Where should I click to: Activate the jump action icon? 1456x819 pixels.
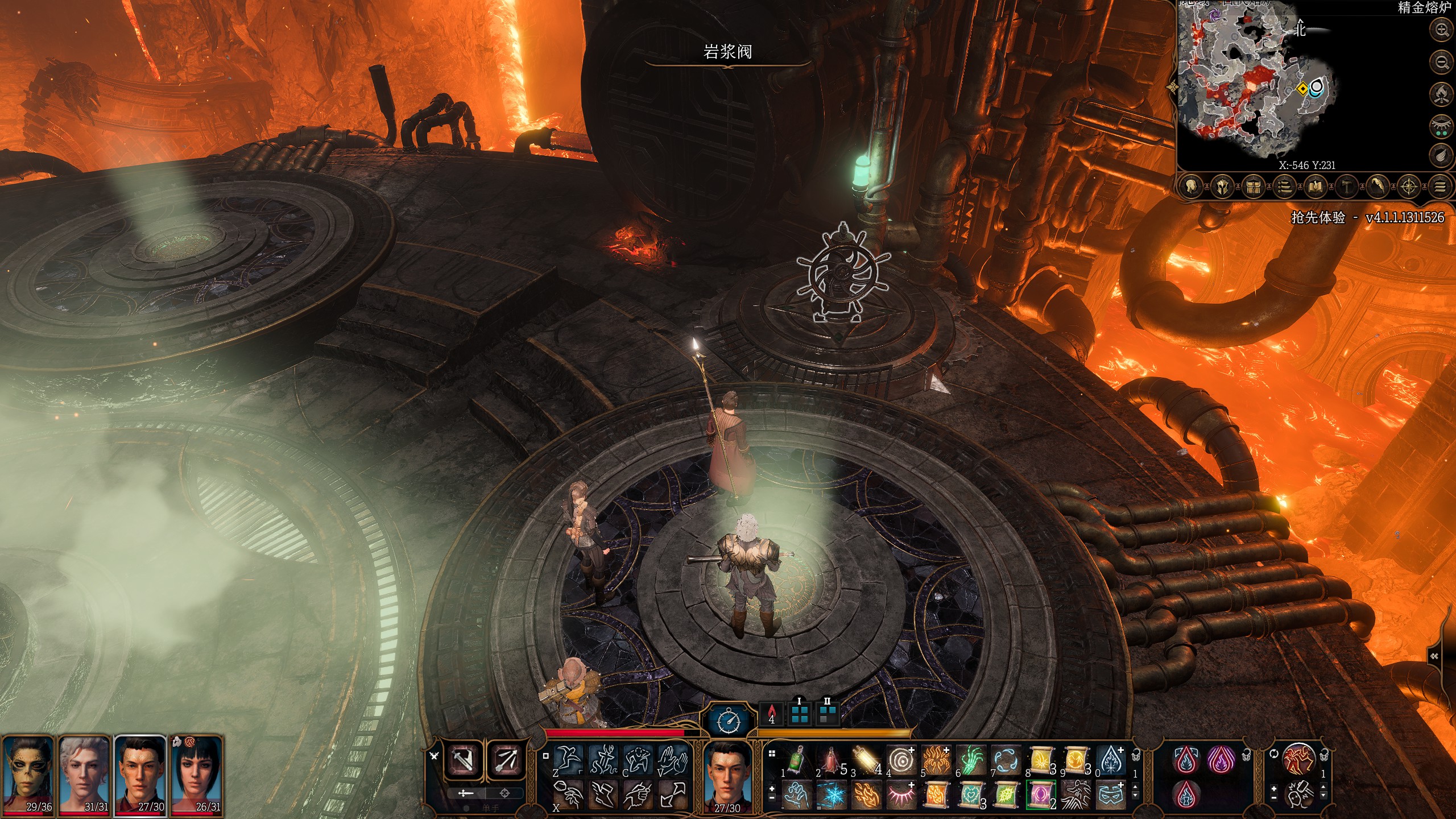pyautogui.click(x=568, y=760)
